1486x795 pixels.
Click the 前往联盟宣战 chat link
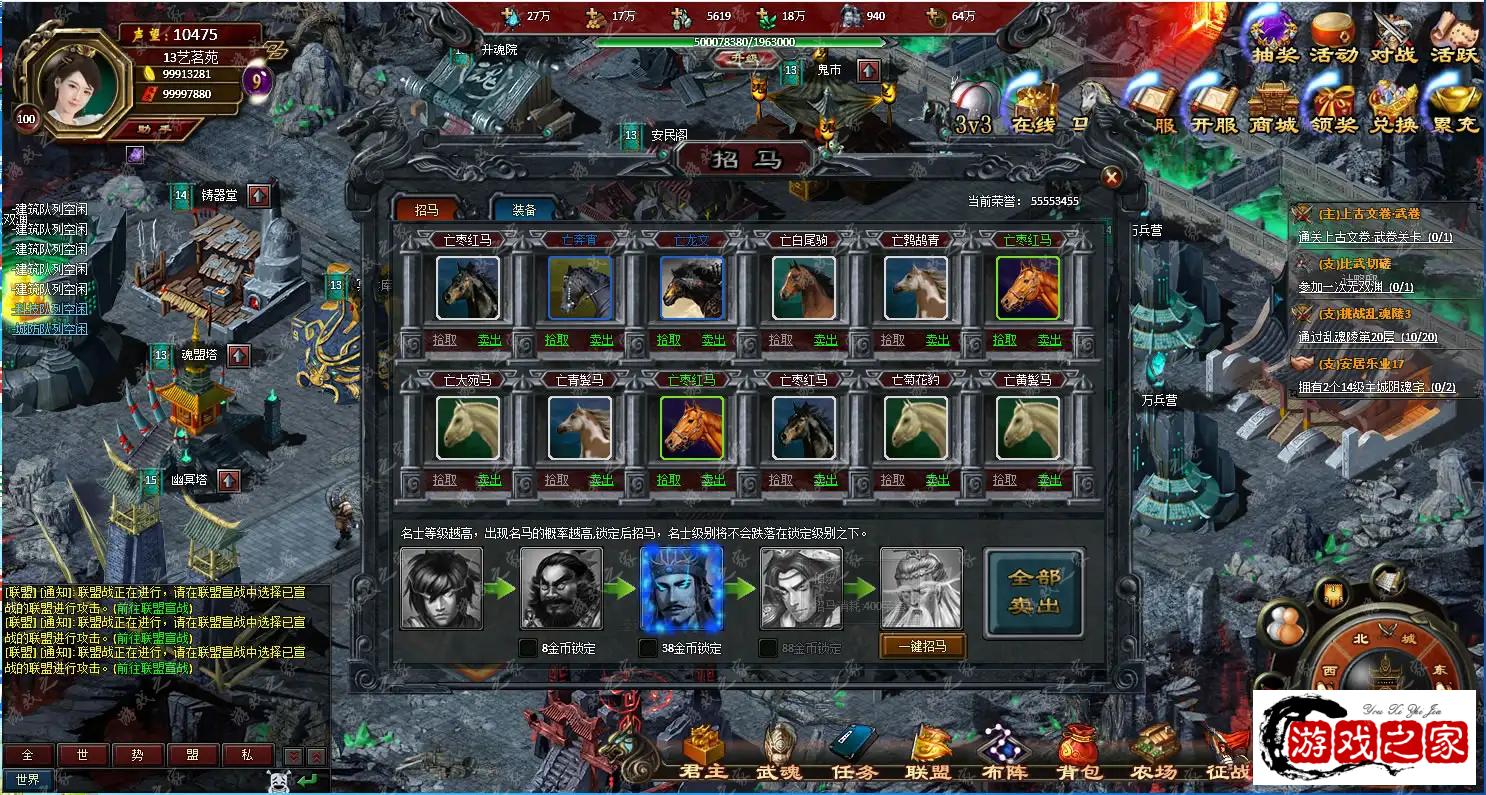152,668
